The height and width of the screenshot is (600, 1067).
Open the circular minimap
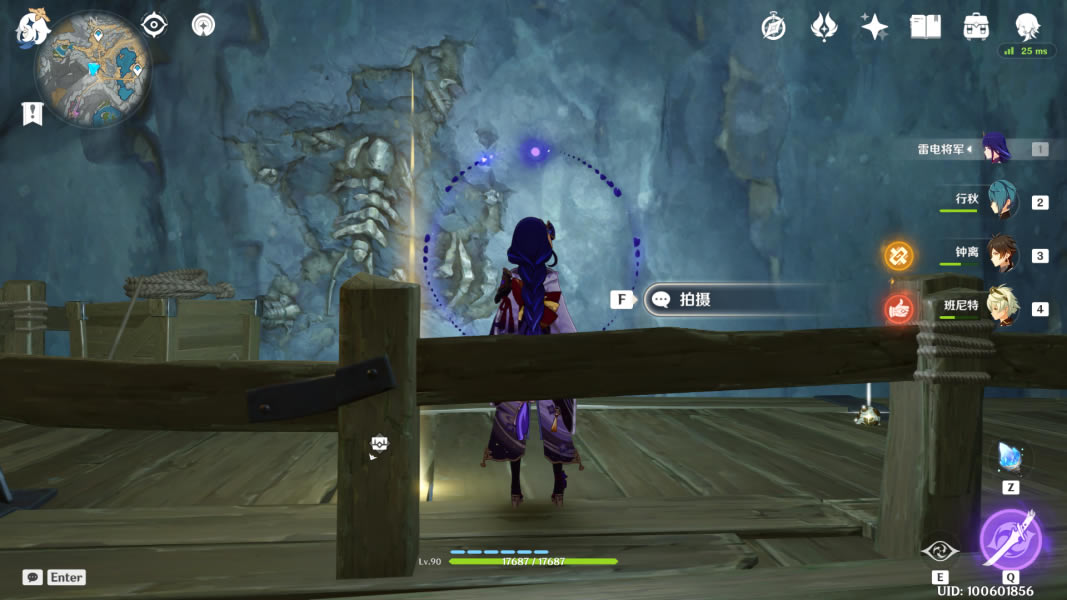pyautogui.click(x=93, y=70)
